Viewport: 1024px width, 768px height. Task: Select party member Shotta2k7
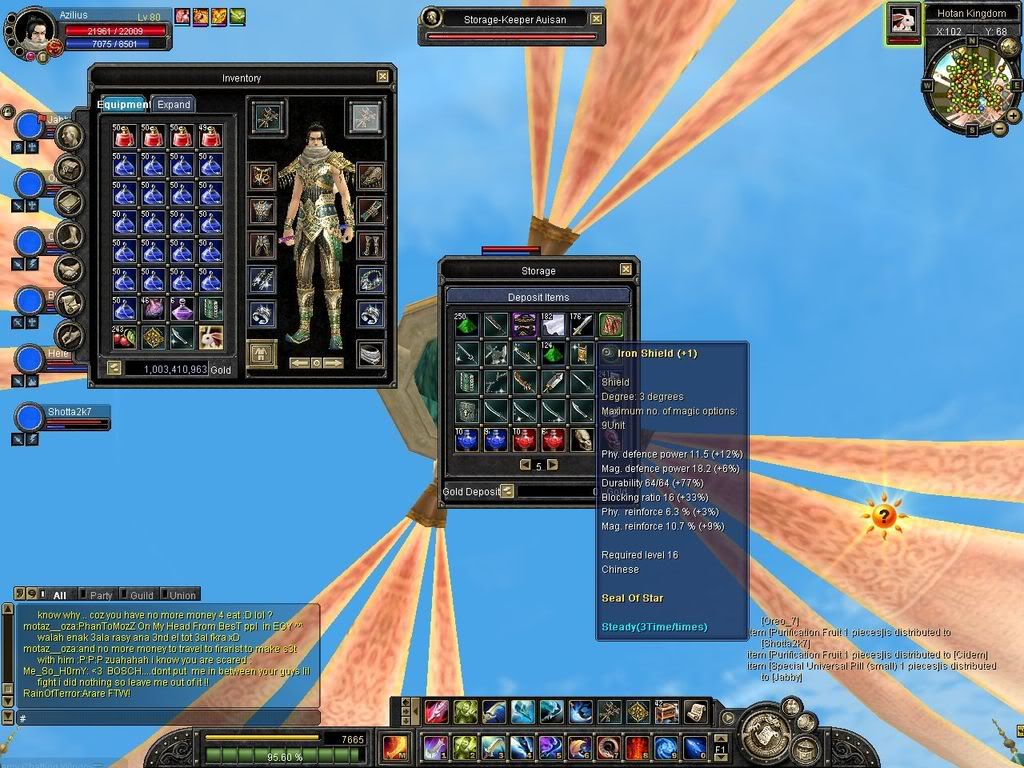click(x=76, y=411)
